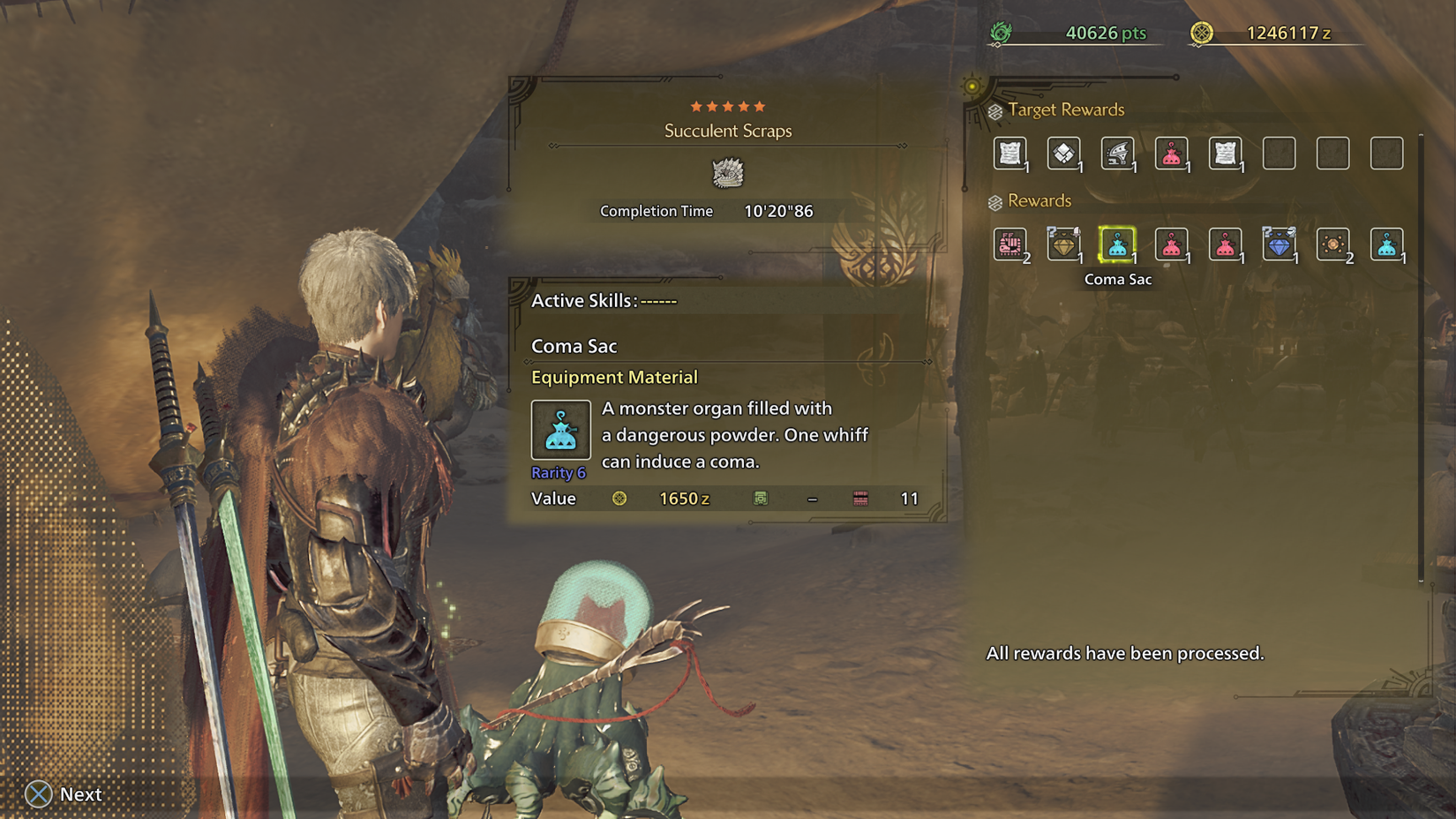
Task: Click the green leaf points icon at top
Action: (1002, 33)
